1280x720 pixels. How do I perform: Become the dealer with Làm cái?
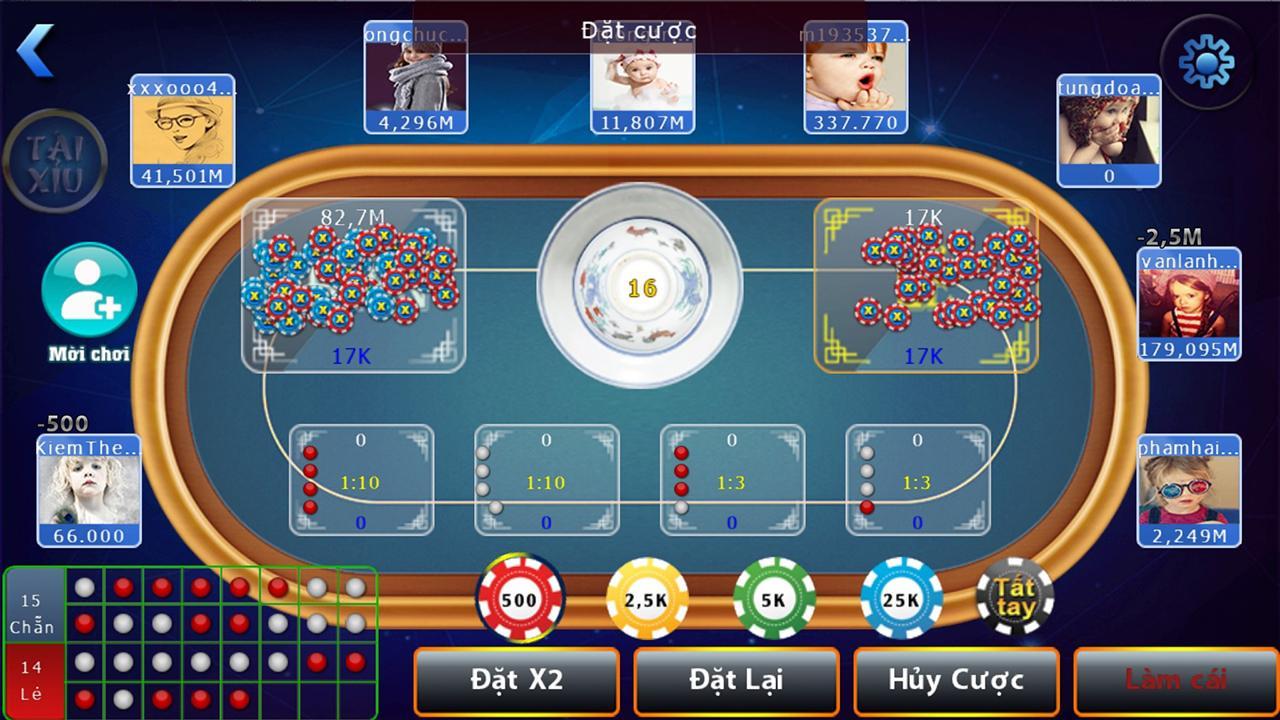[1175, 681]
